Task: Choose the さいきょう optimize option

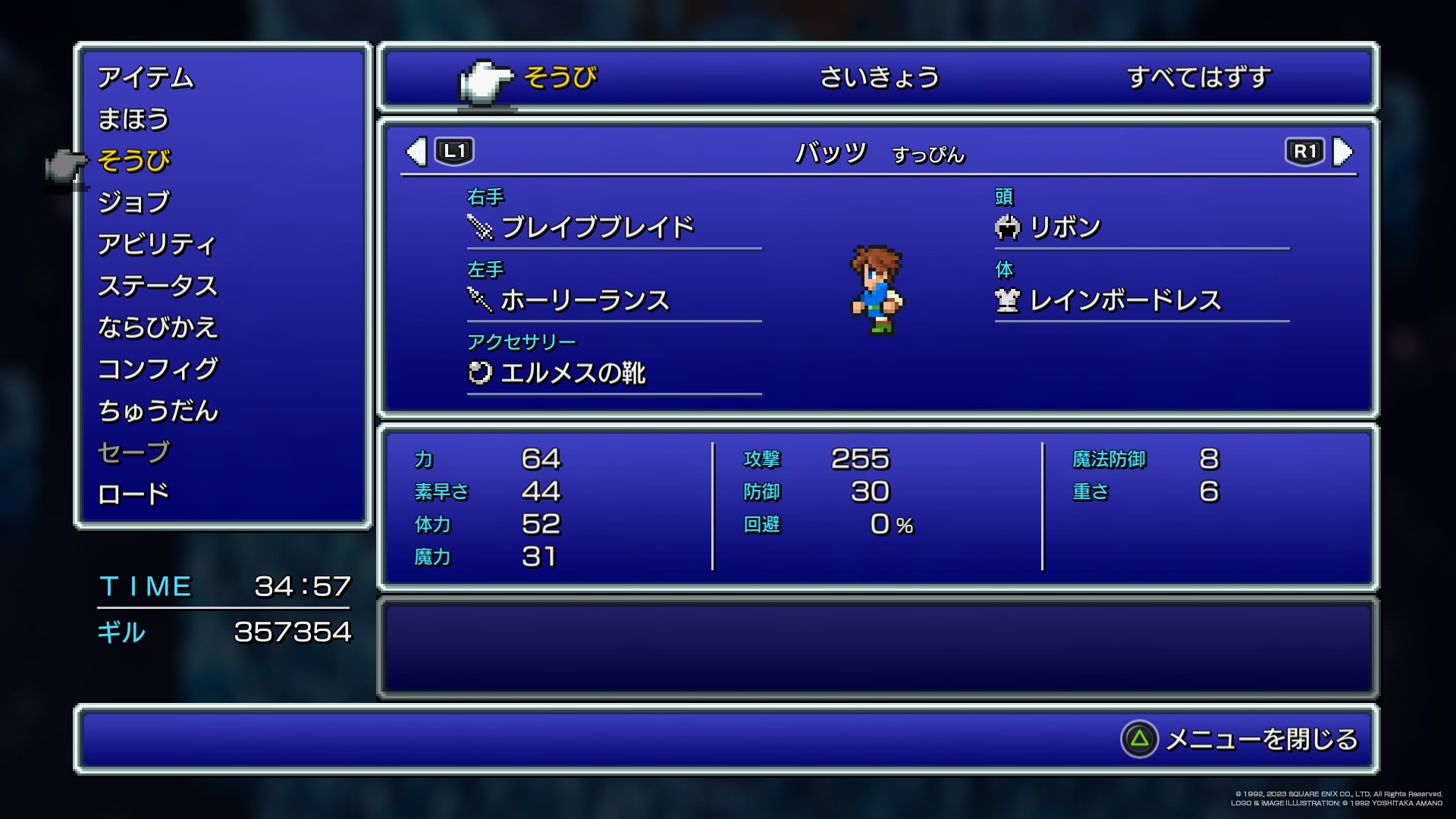Action: coord(879,77)
